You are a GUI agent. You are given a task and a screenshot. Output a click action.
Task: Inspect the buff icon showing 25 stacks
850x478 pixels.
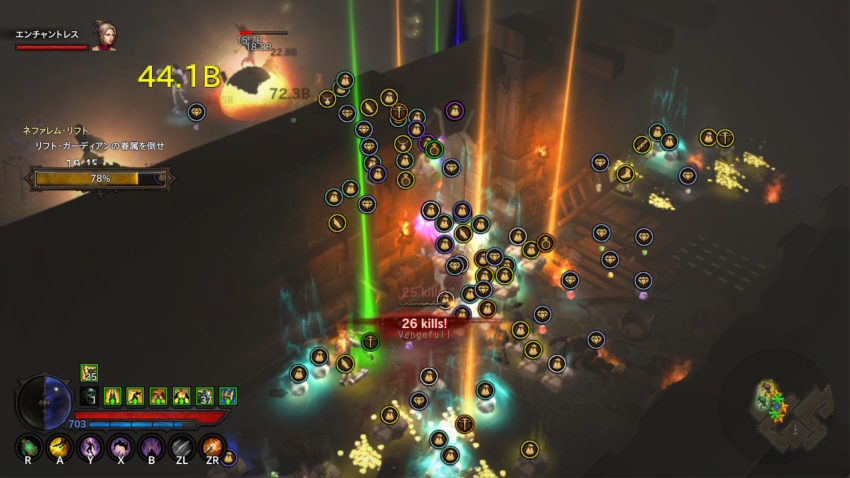point(88,373)
